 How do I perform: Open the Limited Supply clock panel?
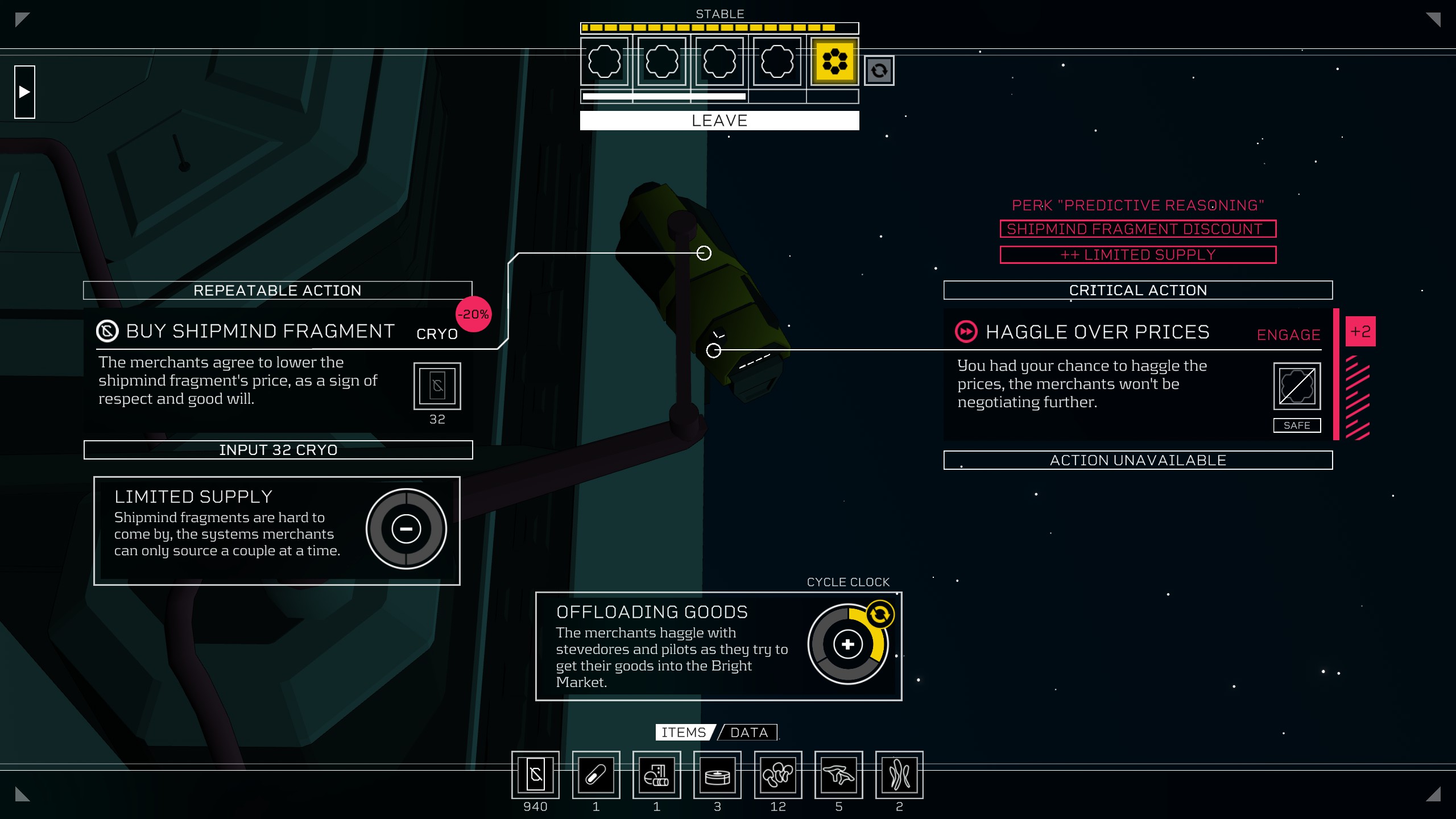tap(406, 529)
